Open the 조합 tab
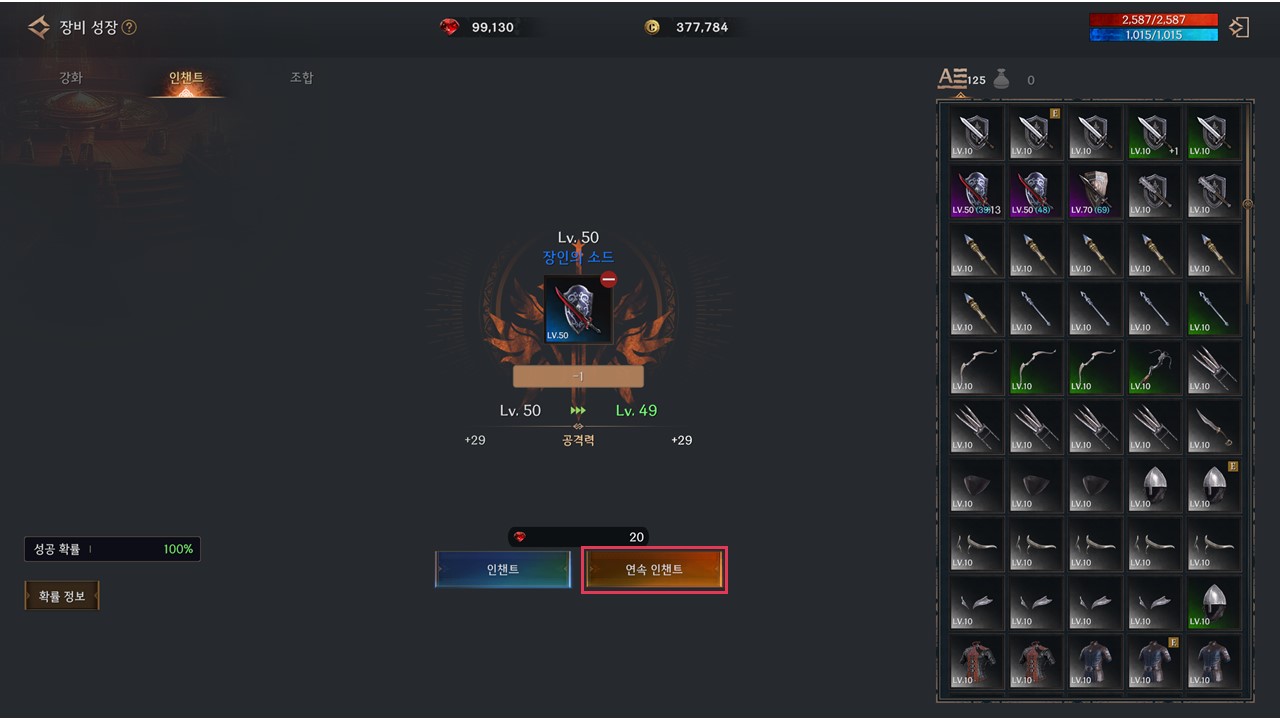 301,78
